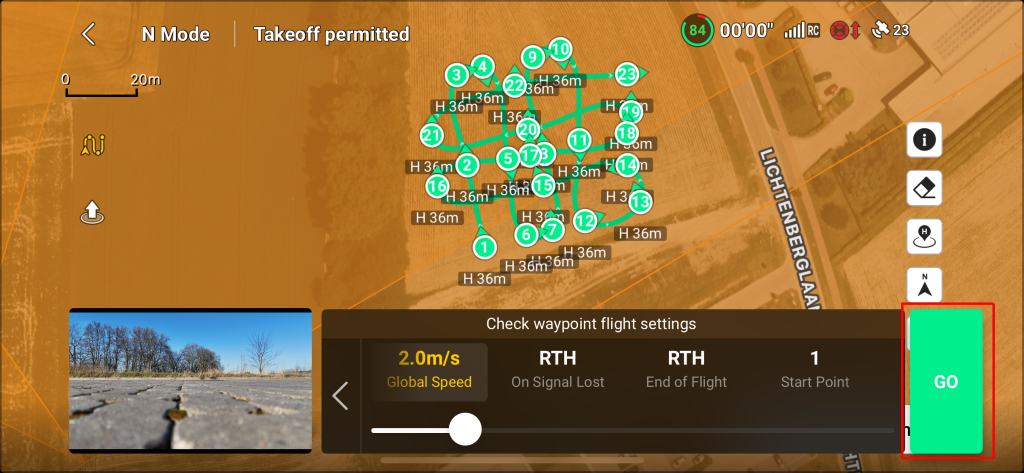Tap the takeoff upload arrow icon
Image resolution: width=1024 pixels, height=473 pixels.
coord(92,212)
